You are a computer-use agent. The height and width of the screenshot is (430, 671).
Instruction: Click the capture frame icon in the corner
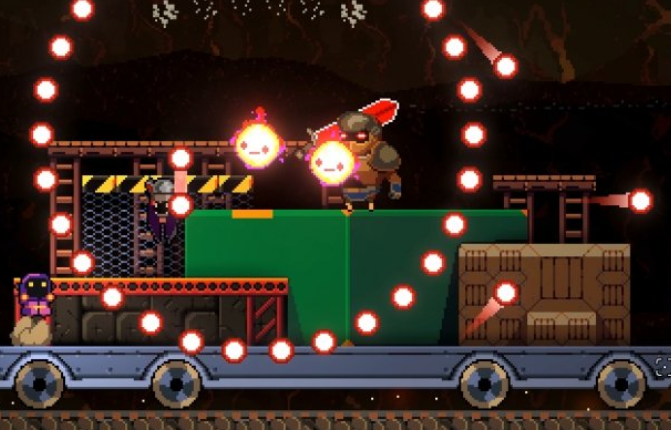tap(663, 366)
